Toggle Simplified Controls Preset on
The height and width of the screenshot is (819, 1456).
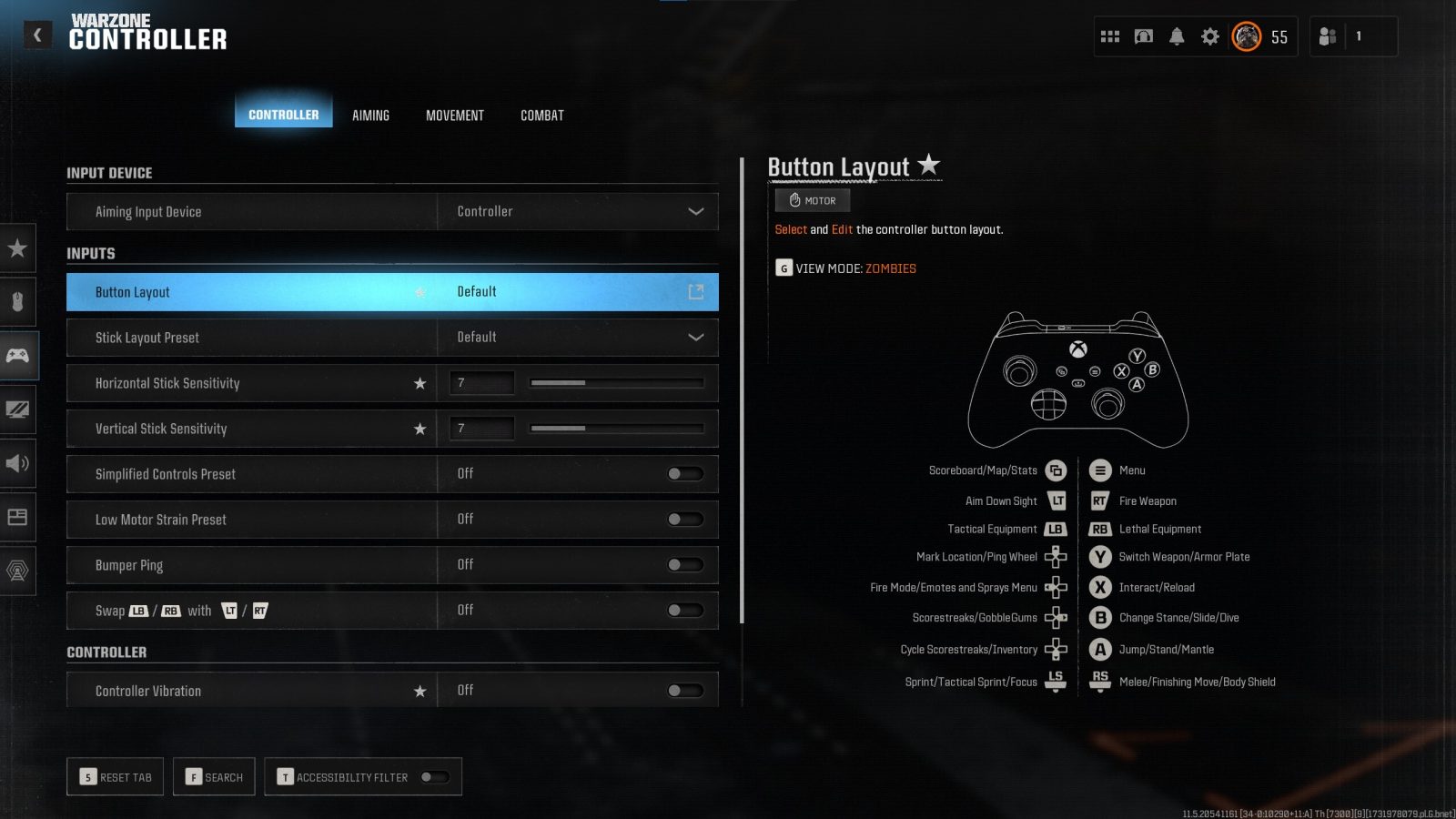[684, 474]
